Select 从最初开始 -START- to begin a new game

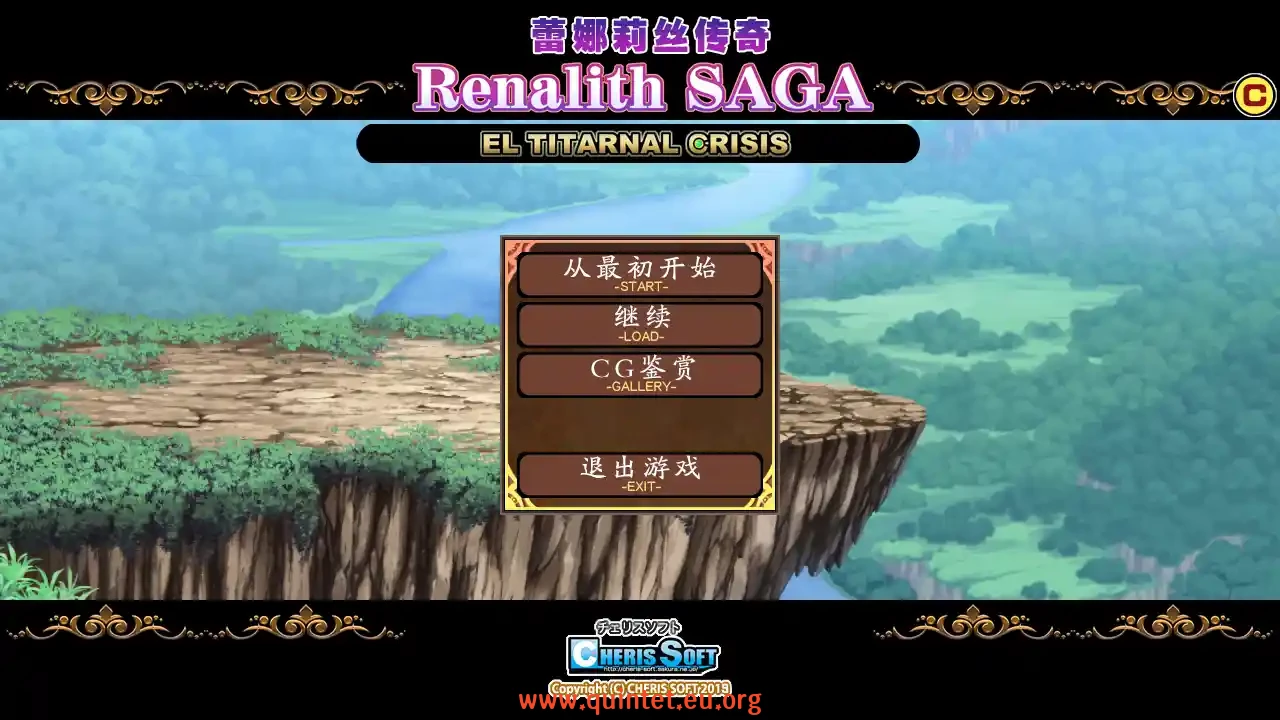[640, 273]
